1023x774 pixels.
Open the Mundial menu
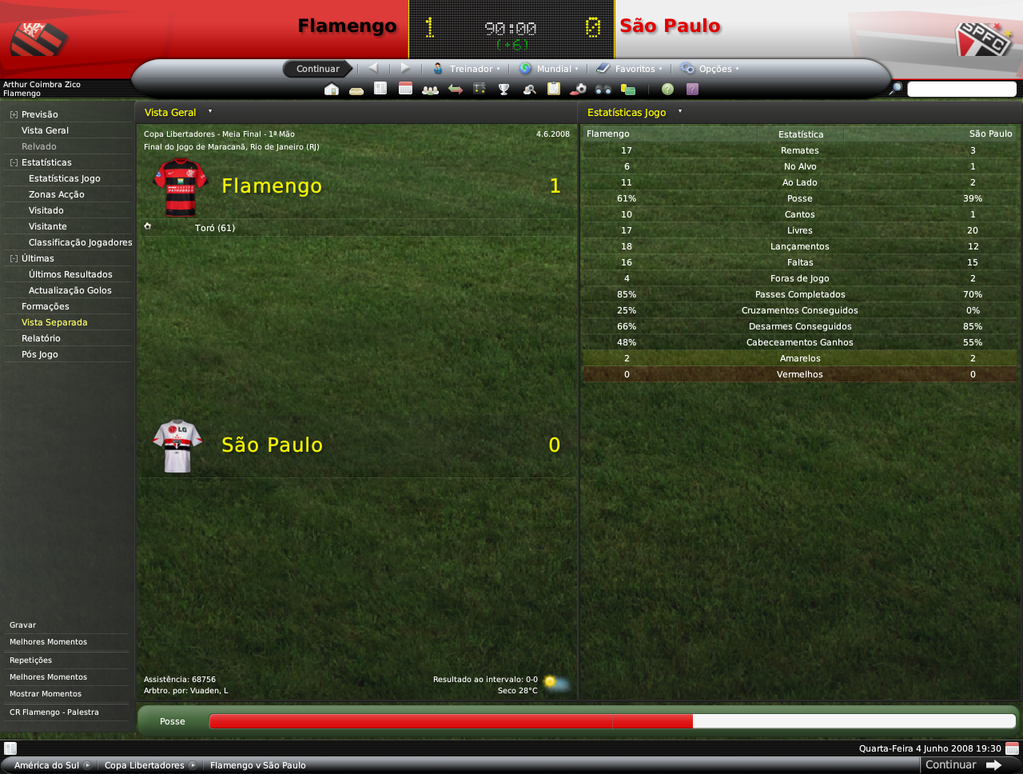click(548, 69)
